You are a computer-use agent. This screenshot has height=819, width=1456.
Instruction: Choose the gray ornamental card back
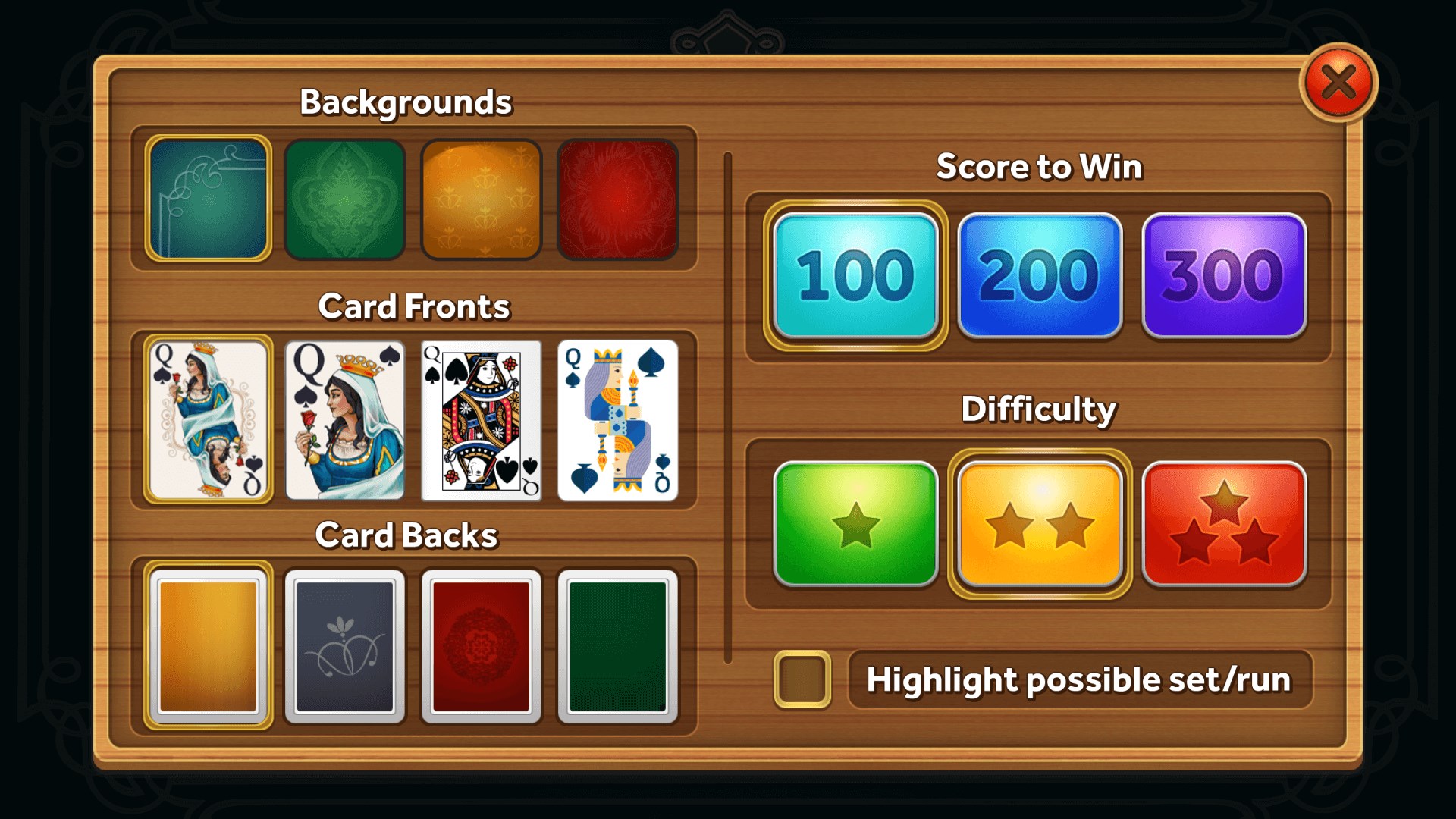pos(345,645)
